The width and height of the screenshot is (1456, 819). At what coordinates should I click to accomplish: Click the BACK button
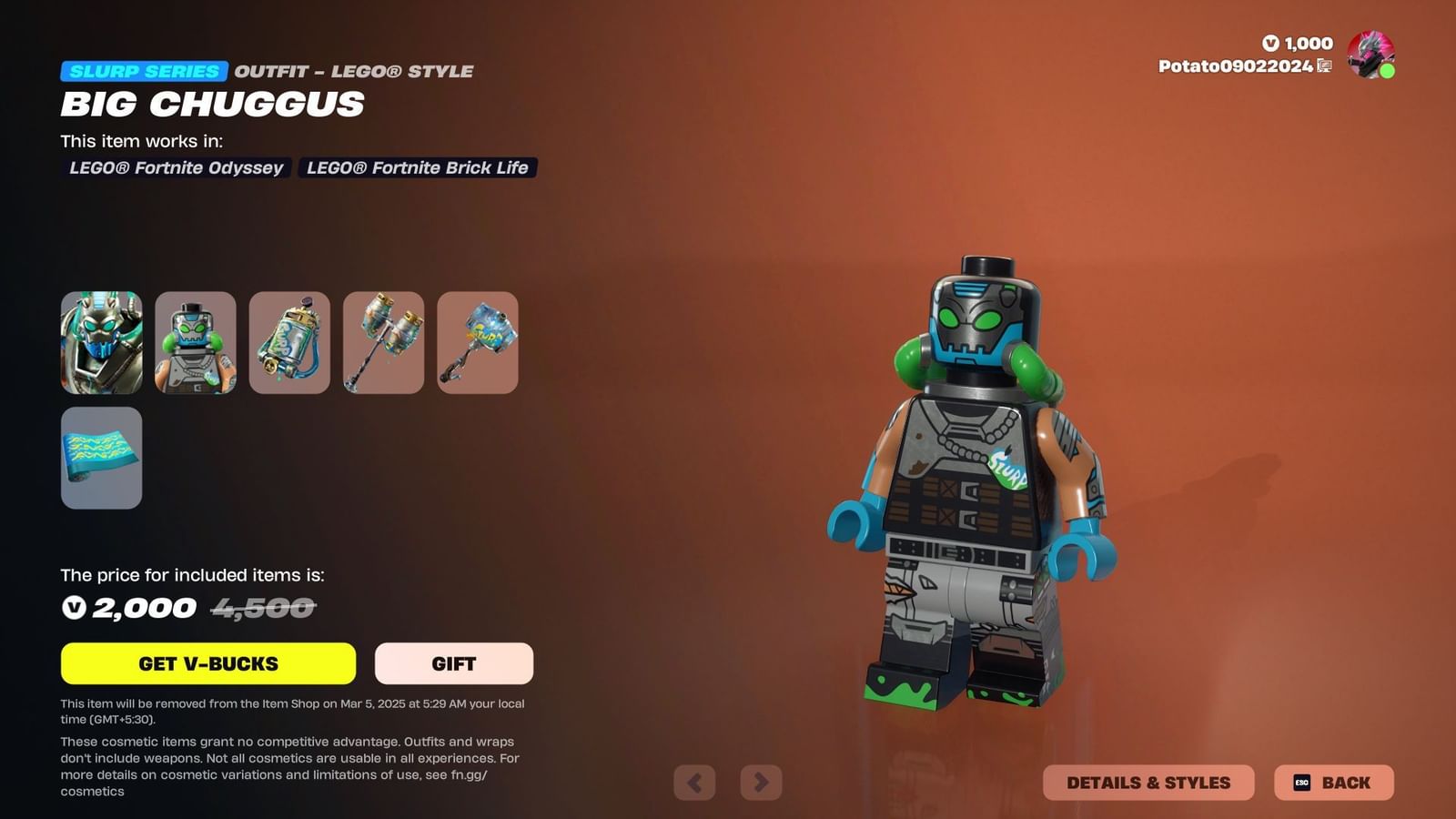(1334, 782)
